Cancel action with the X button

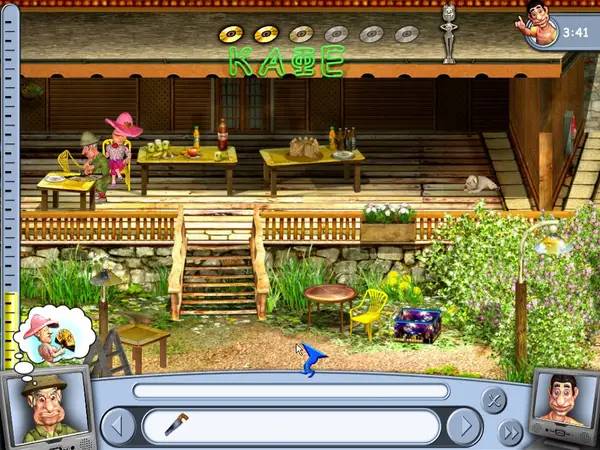(493, 401)
